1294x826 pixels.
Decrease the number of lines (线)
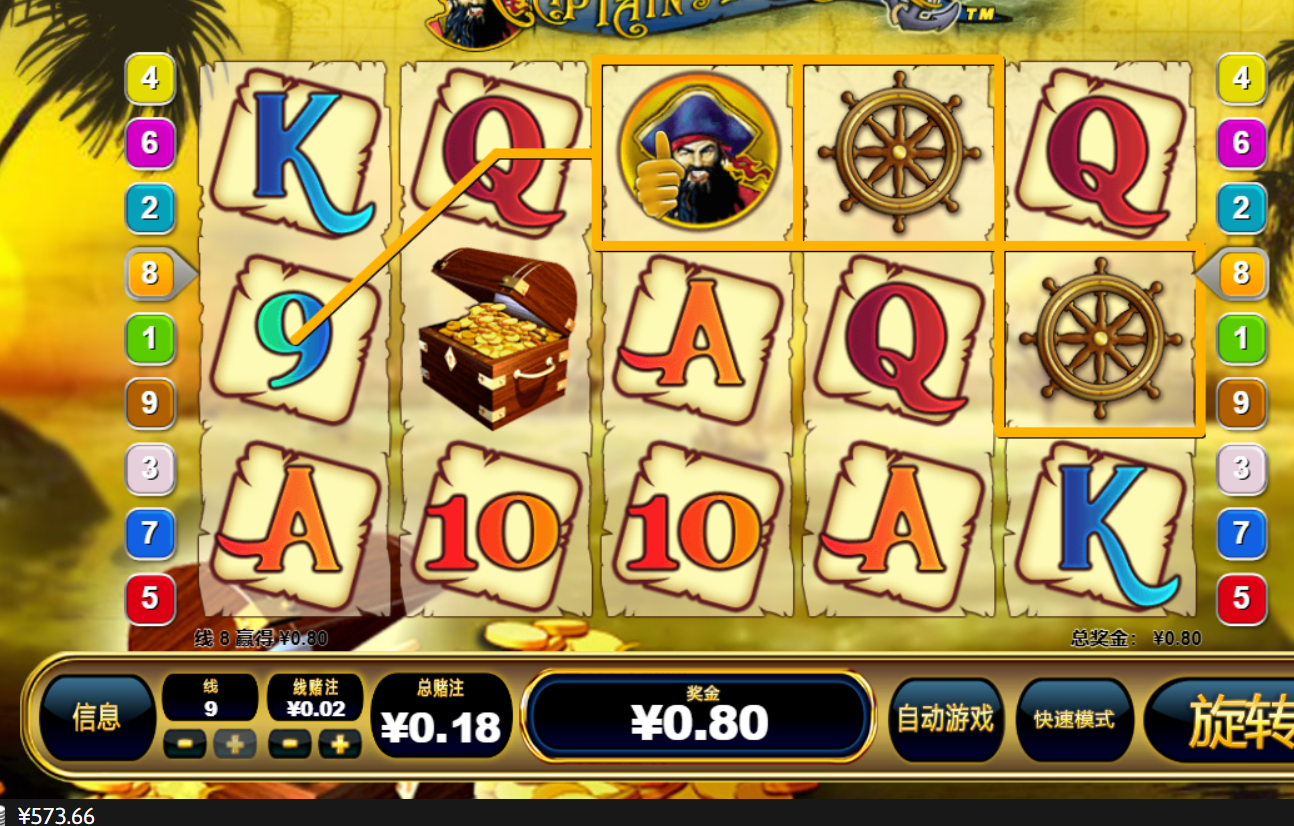pyautogui.click(x=185, y=744)
